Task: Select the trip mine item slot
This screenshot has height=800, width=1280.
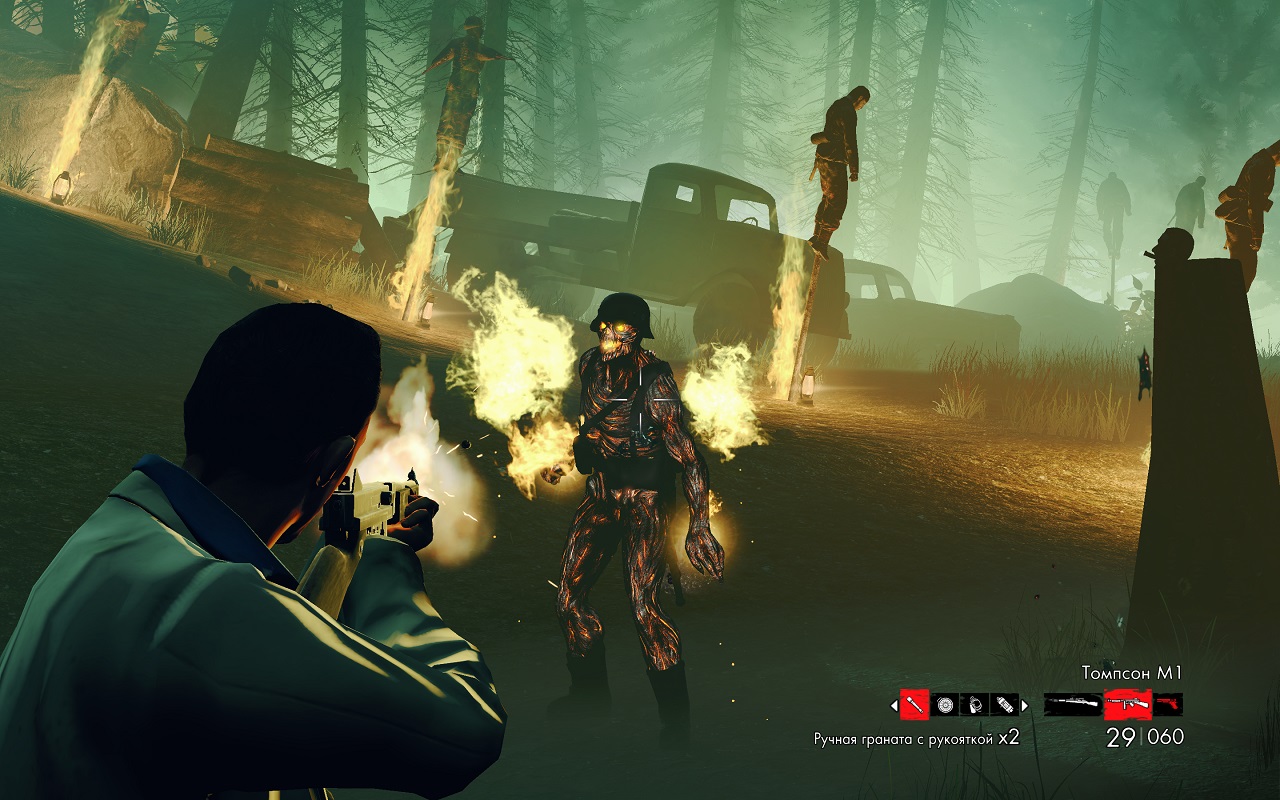Action: [x=975, y=705]
